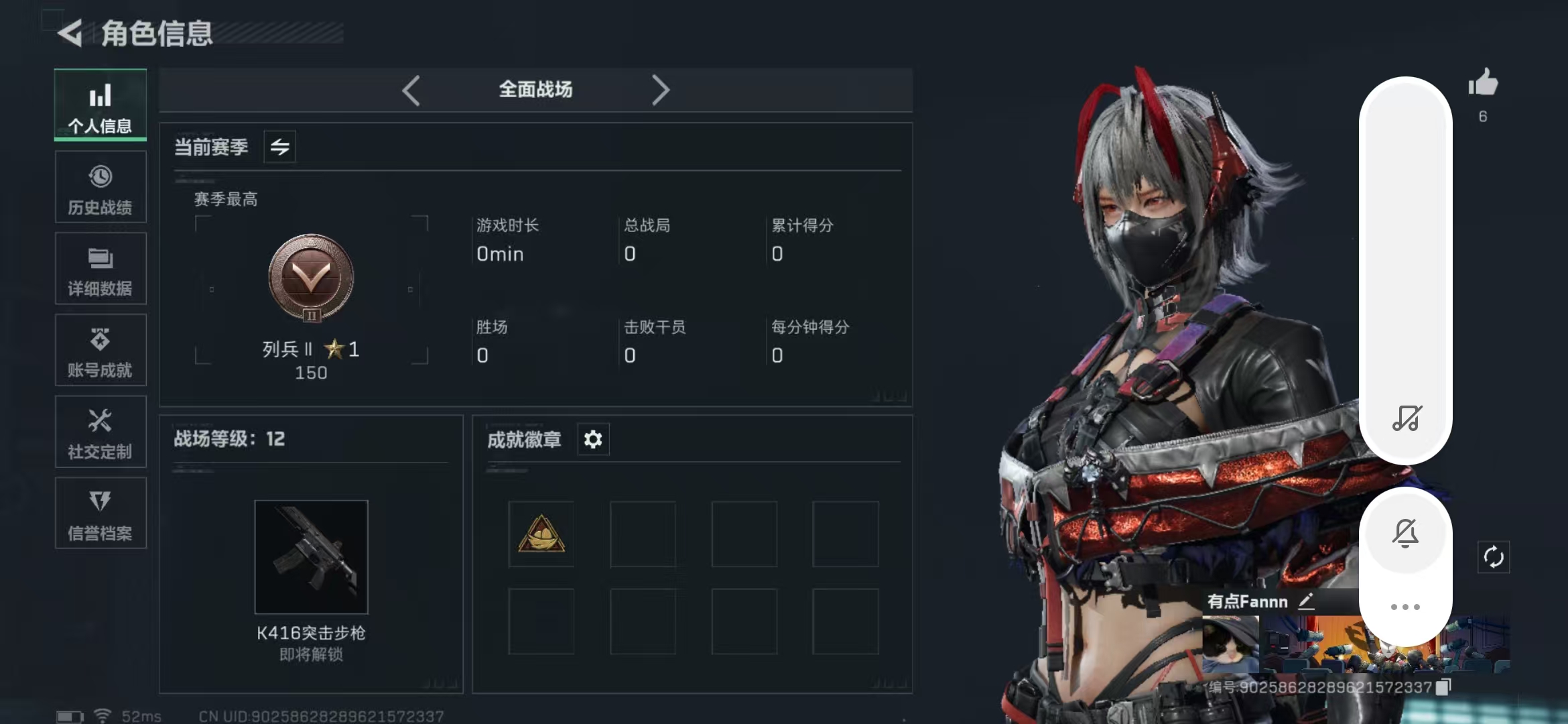This screenshot has width=1568, height=724.
Task: View the 信誉档案 tab
Action: [x=101, y=514]
